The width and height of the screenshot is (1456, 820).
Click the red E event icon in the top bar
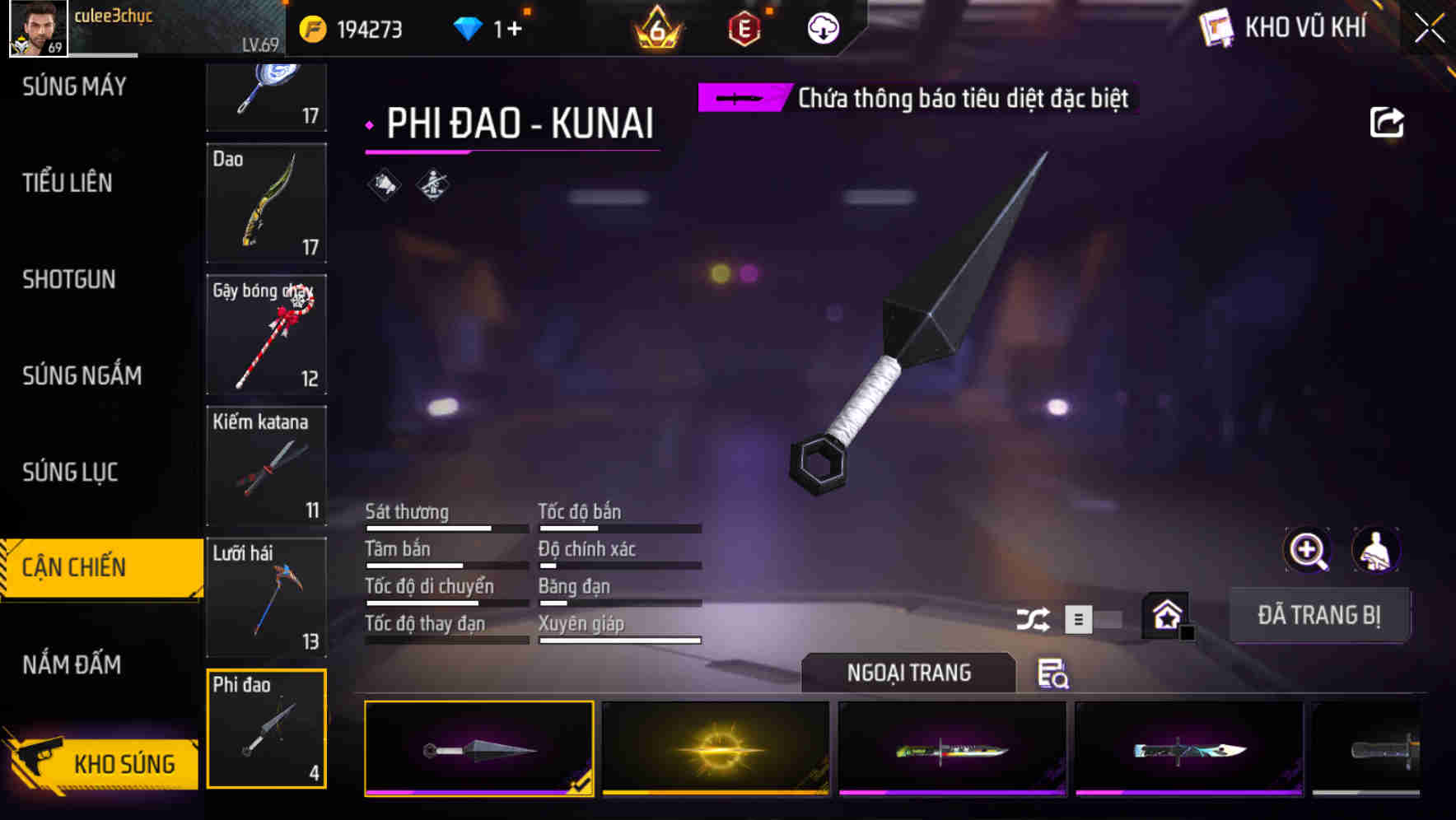coord(744,27)
